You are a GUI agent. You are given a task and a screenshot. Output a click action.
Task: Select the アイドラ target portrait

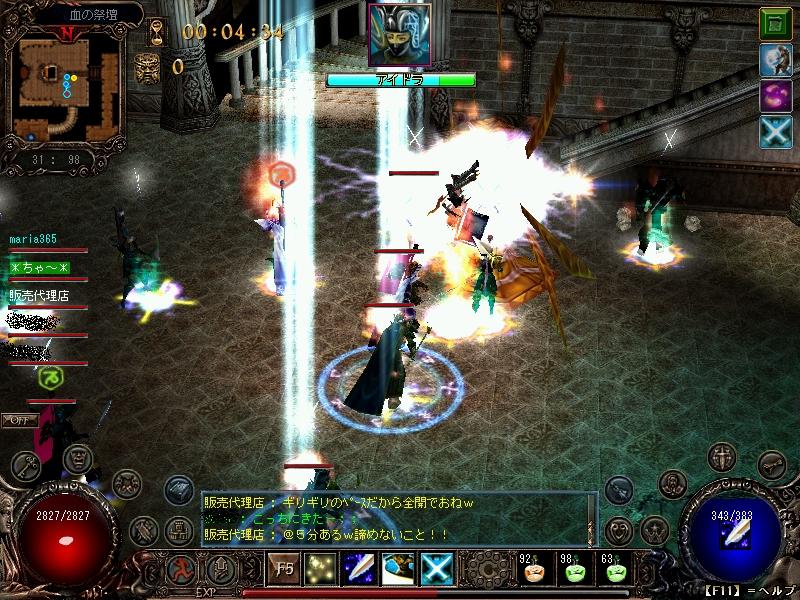[400, 35]
